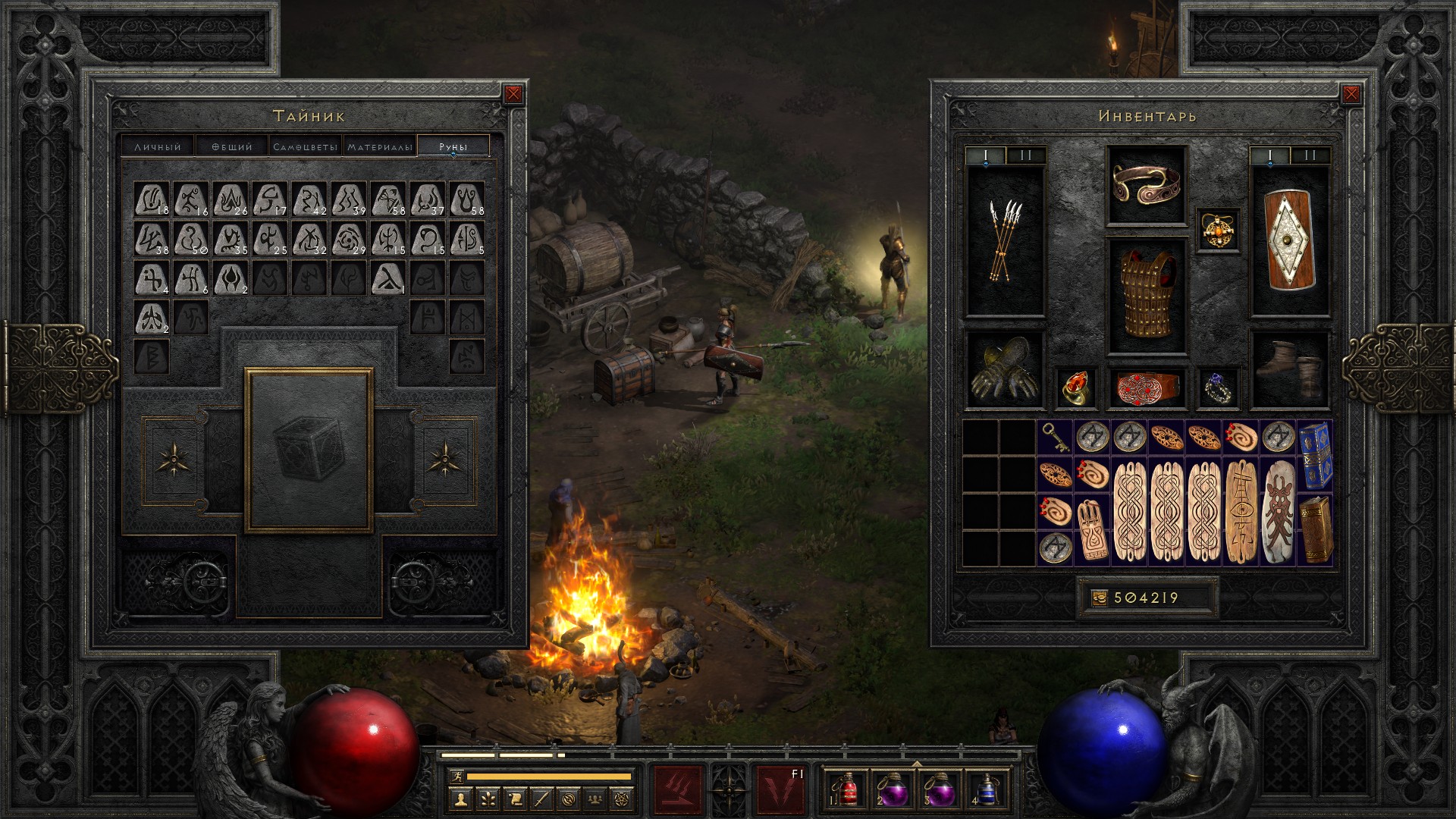Select the Руны tab
1456x819 pixels.
(453, 146)
